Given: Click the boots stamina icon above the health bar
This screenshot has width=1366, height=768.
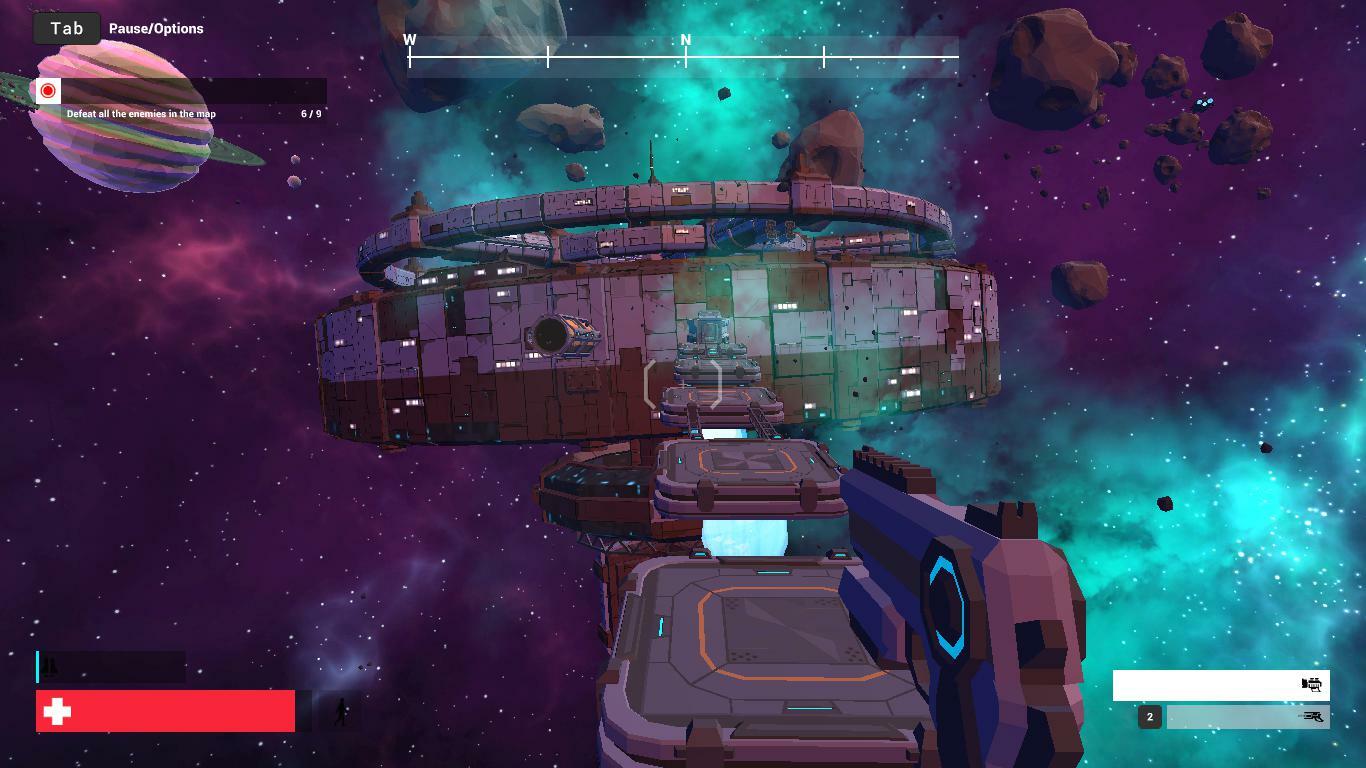Looking at the screenshot, I should coord(50,667).
